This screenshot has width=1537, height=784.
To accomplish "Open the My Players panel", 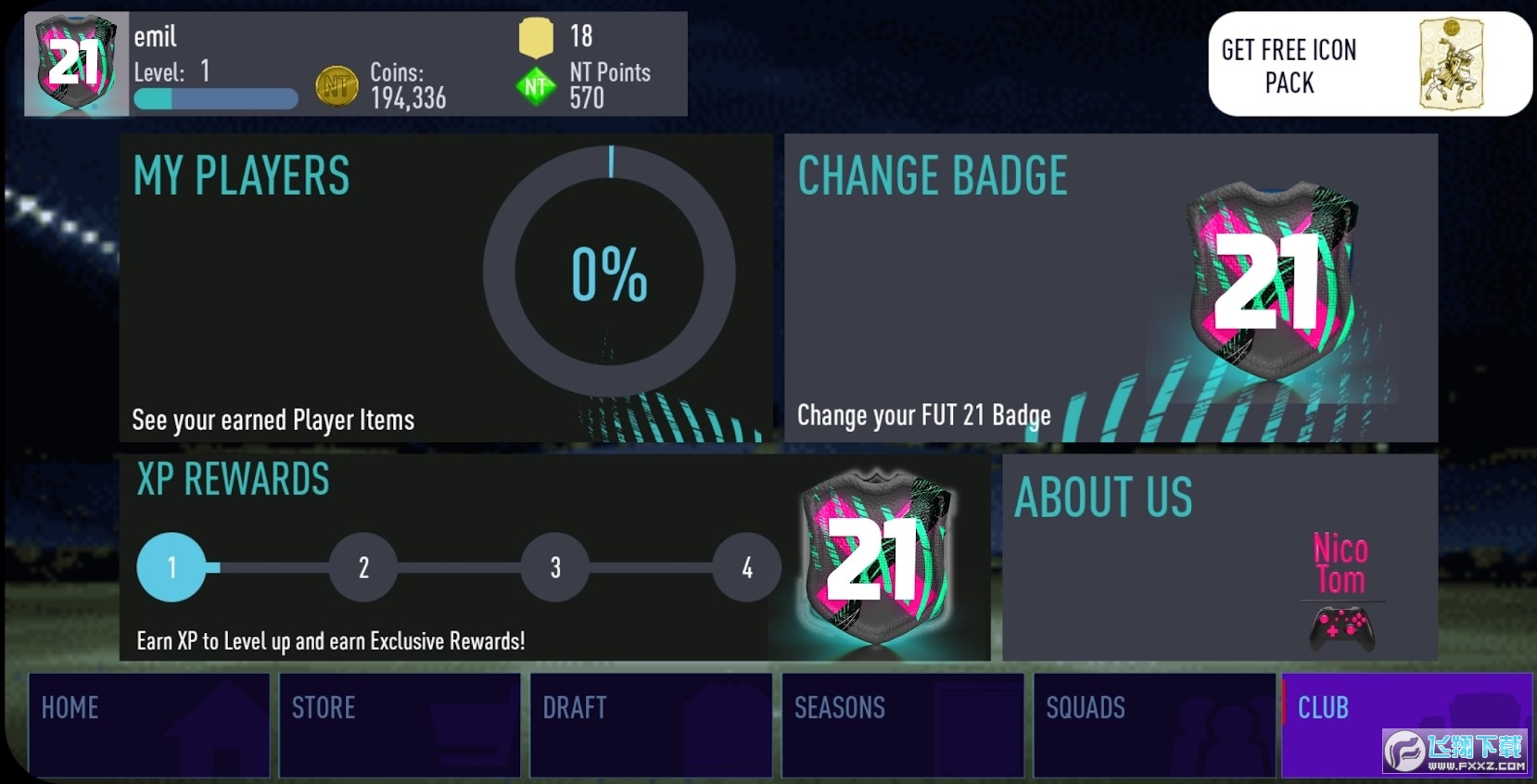I will [x=445, y=287].
